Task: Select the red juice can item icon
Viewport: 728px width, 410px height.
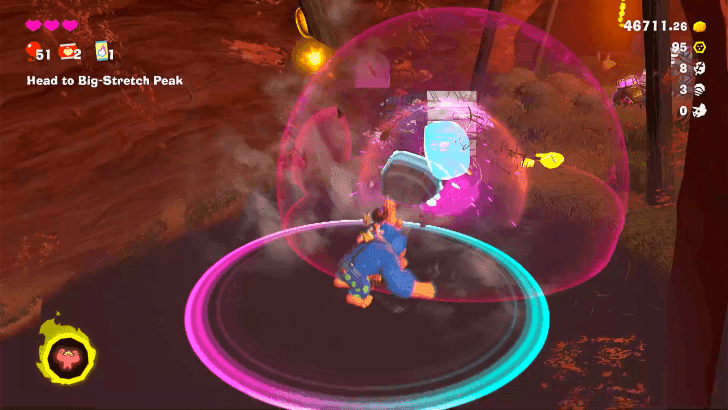Action: 68,52
